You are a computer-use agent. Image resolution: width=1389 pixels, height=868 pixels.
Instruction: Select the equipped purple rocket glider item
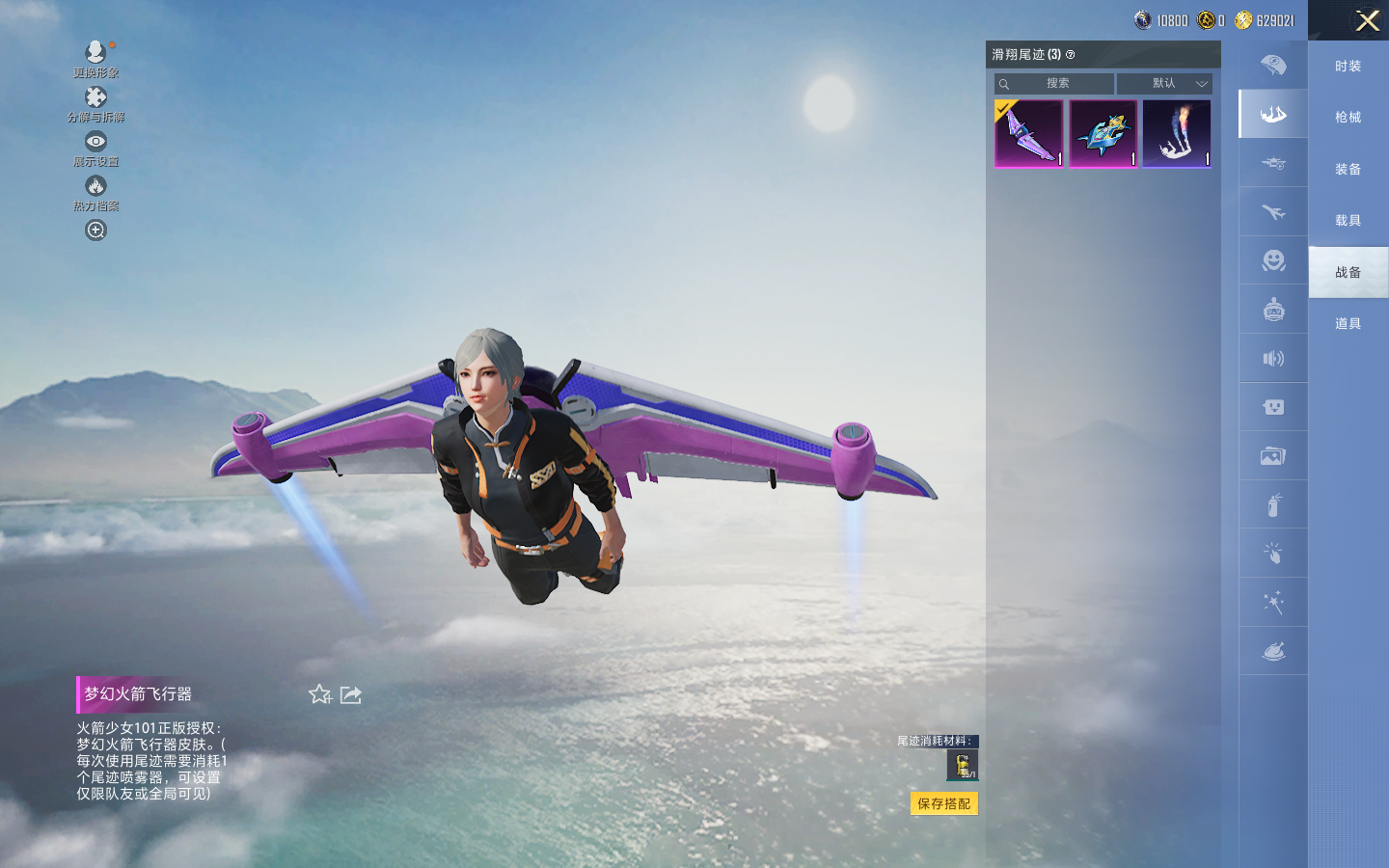(x=1029, y=134)
